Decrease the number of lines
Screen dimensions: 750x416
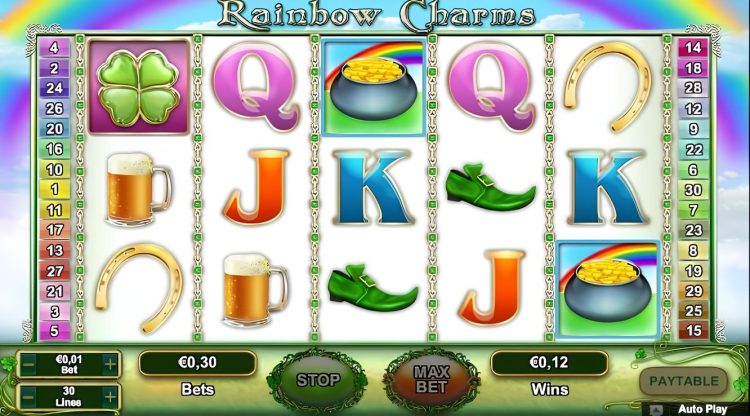[x=28, y=396]
